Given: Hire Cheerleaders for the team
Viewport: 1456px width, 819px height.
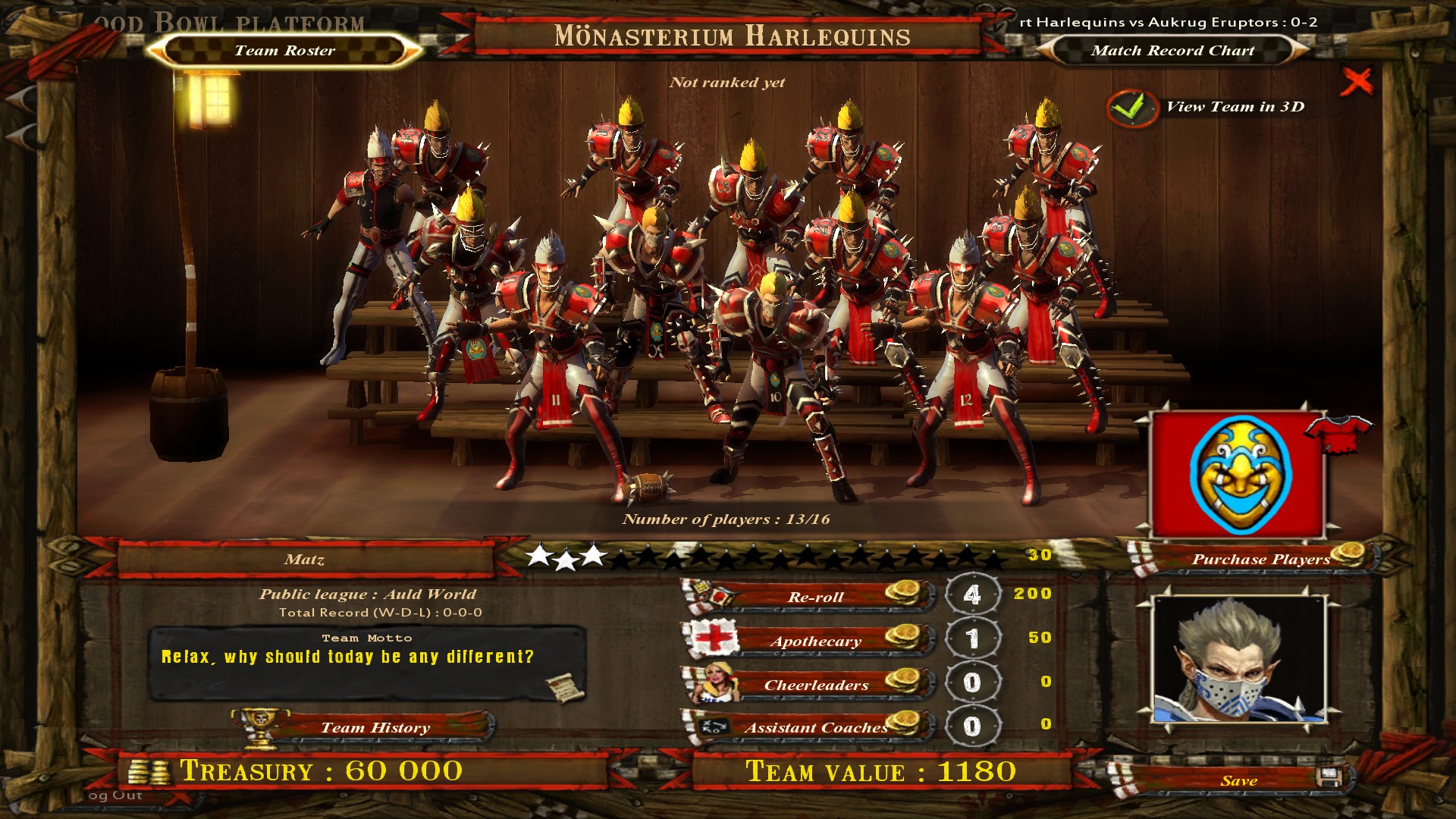Looking at the screenshot, I should pos(815,685).
